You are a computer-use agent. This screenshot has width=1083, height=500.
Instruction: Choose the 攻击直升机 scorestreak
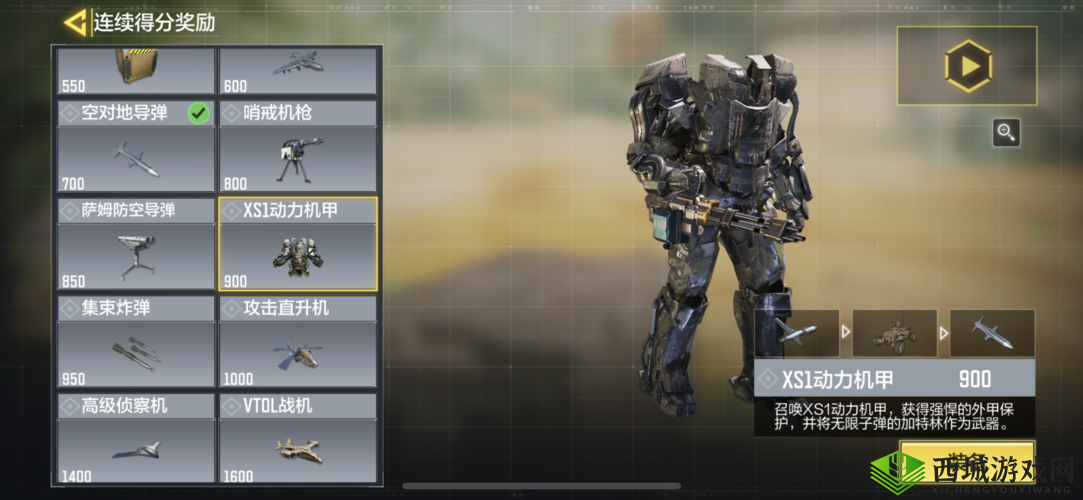coord(297,341)
